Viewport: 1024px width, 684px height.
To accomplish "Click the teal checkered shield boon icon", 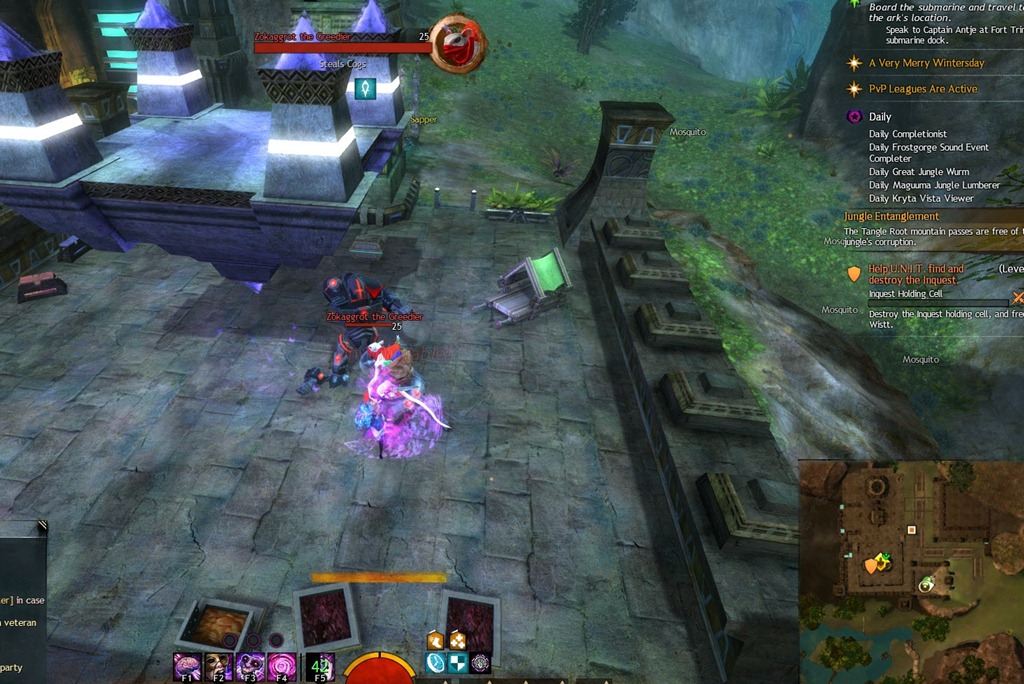I will click(457, 662).
